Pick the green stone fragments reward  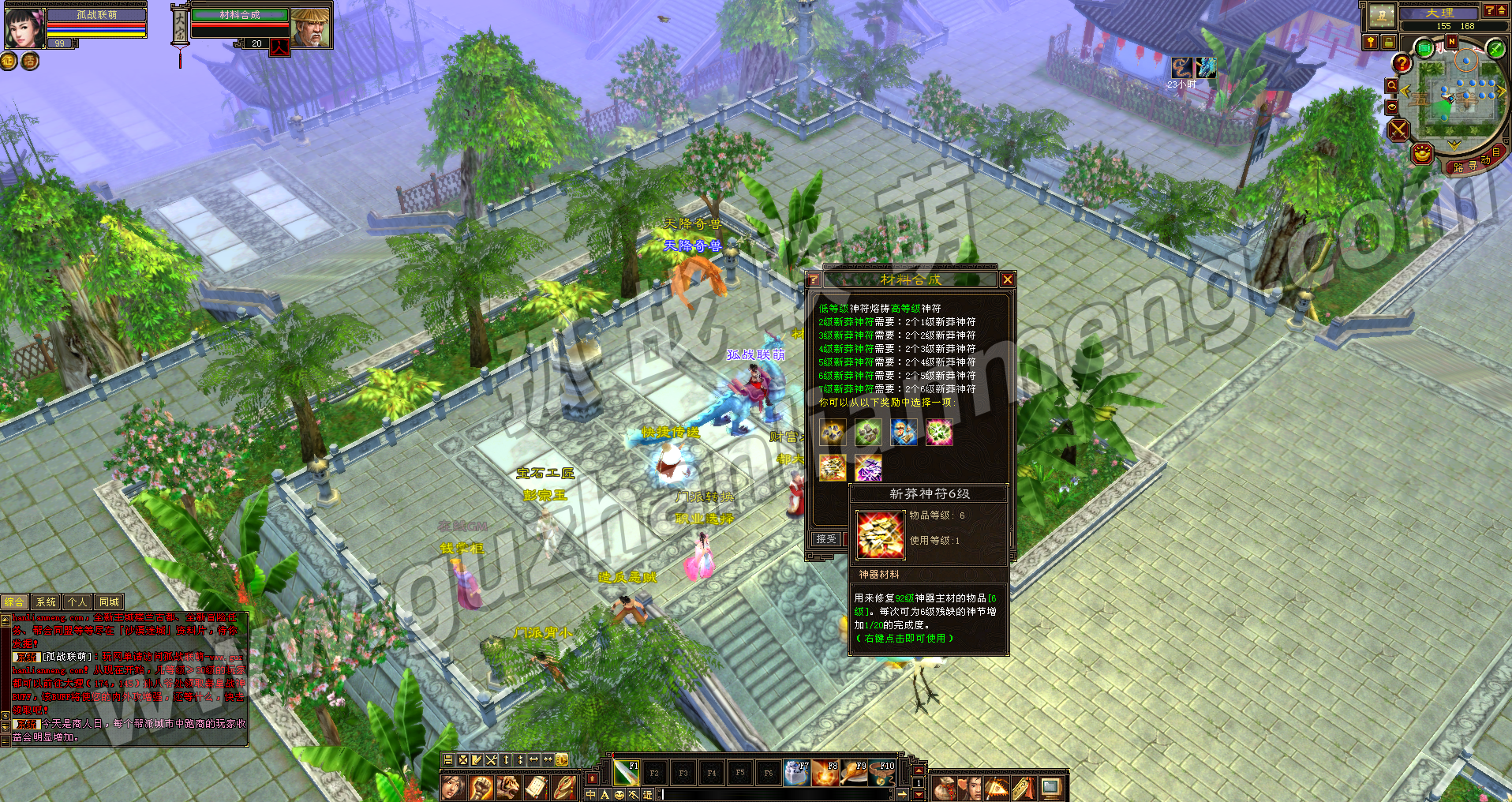(x=868, y=433)
